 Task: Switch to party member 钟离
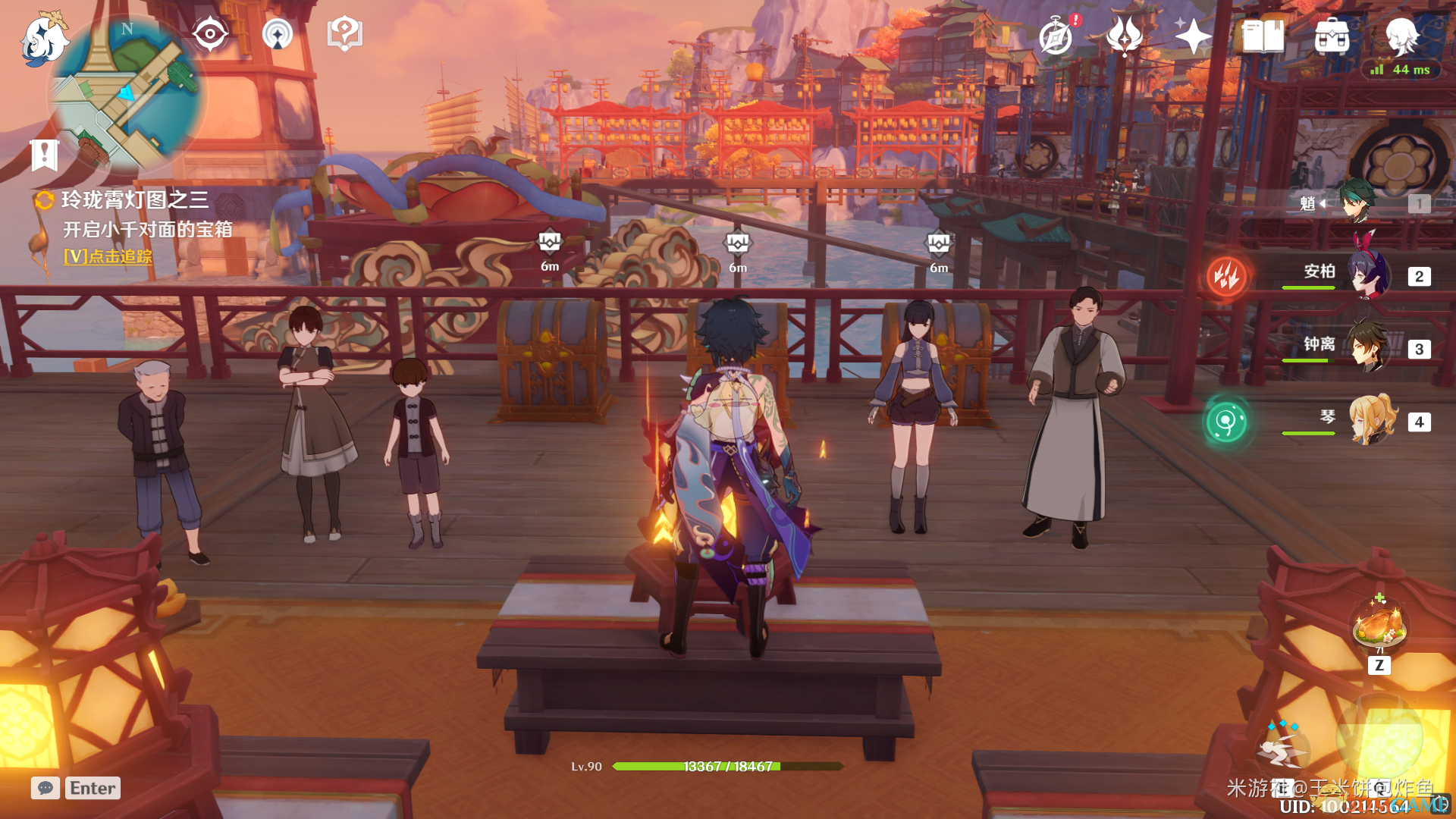(x=1369, y=347)
